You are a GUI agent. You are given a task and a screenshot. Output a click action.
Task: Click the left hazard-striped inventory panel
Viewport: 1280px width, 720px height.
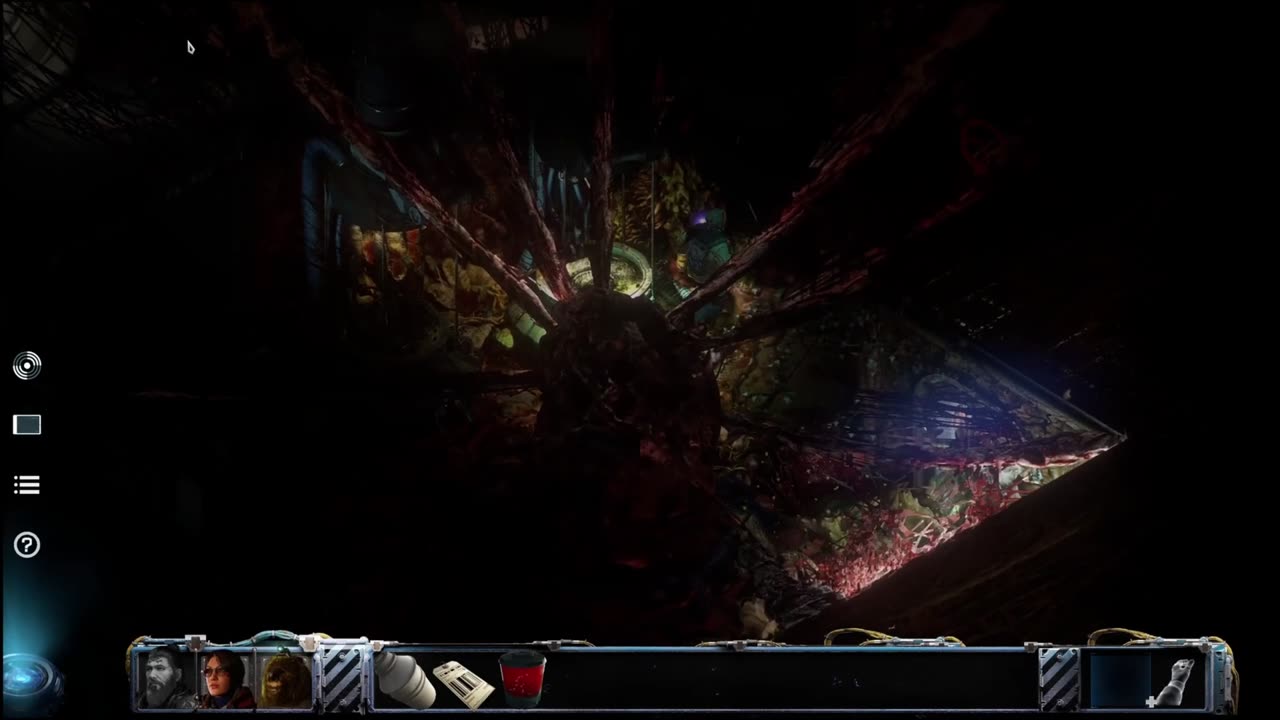coord(342,680)
